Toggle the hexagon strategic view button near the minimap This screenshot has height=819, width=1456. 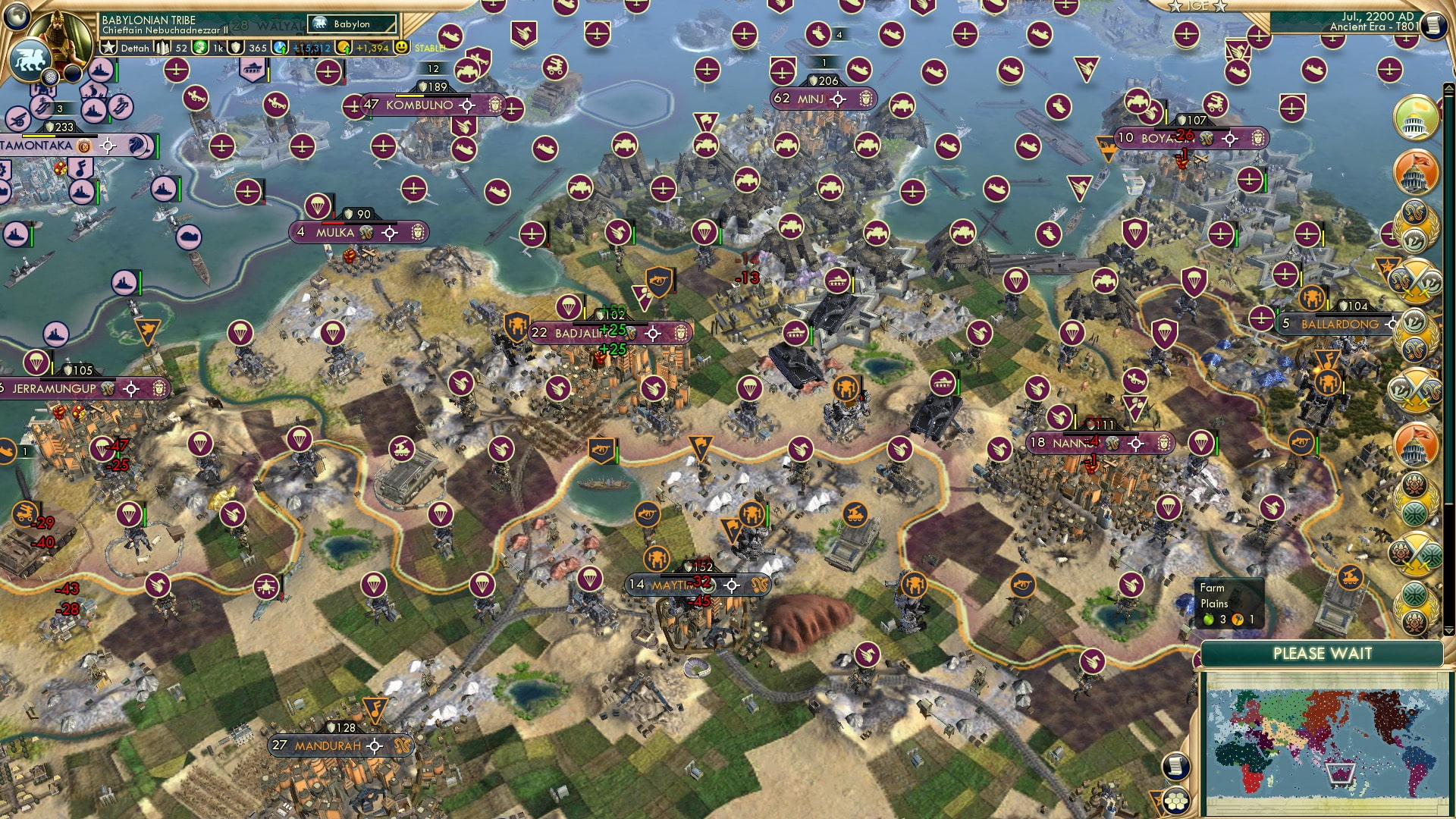[1177, 802]
